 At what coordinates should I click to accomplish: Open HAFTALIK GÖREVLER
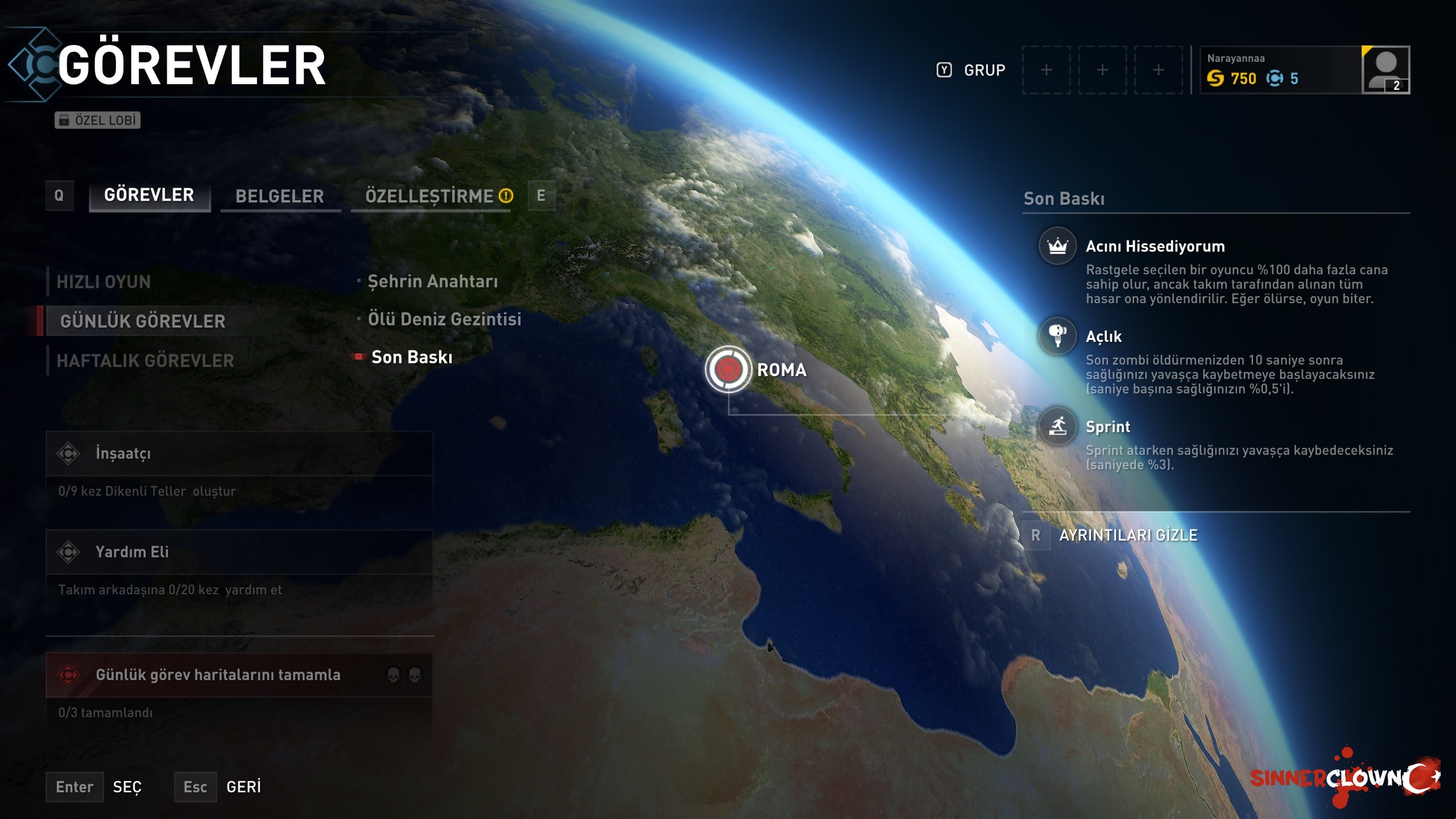[x=145, y=361]
